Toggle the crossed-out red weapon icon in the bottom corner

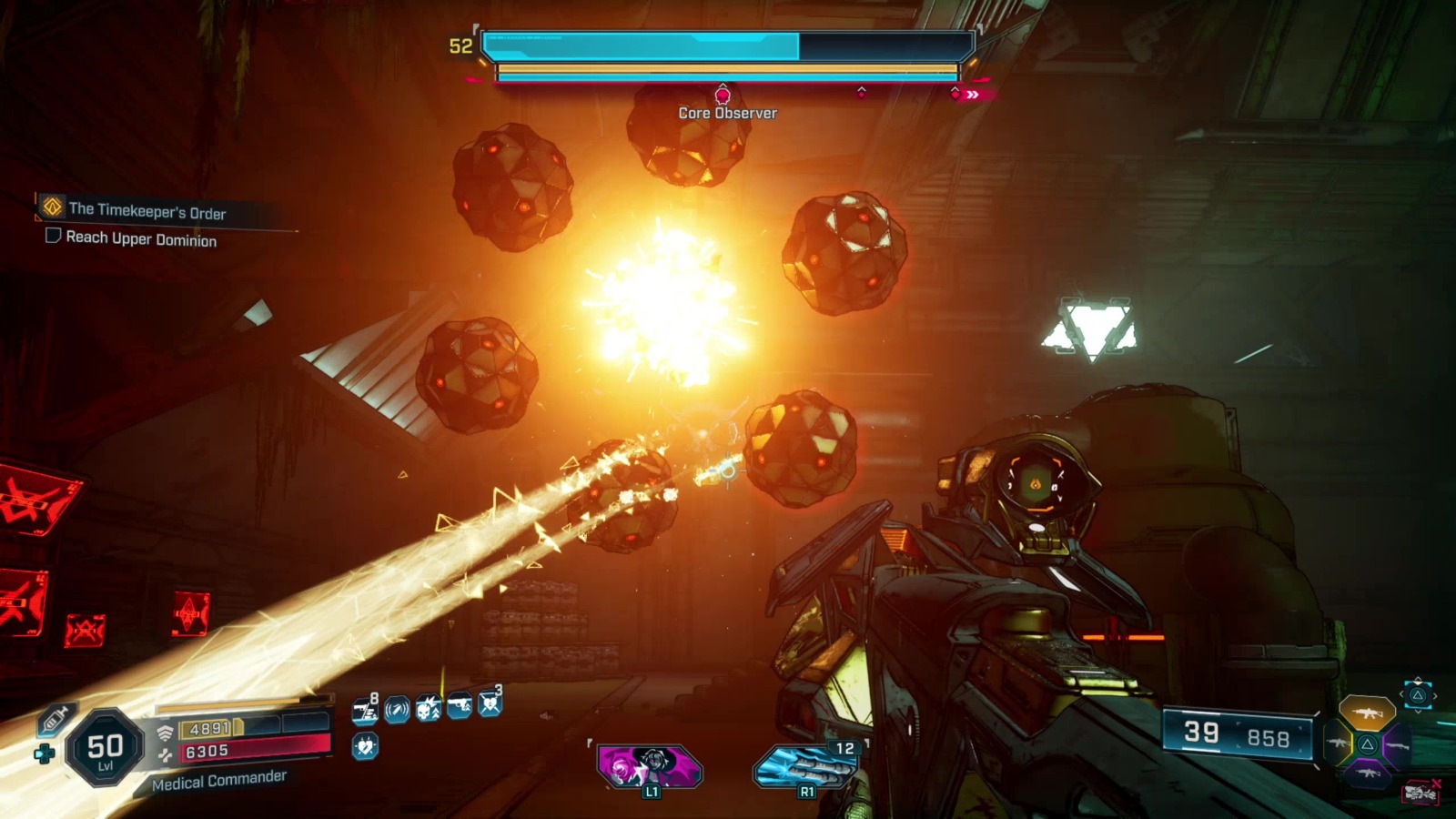pos(1421,793)
